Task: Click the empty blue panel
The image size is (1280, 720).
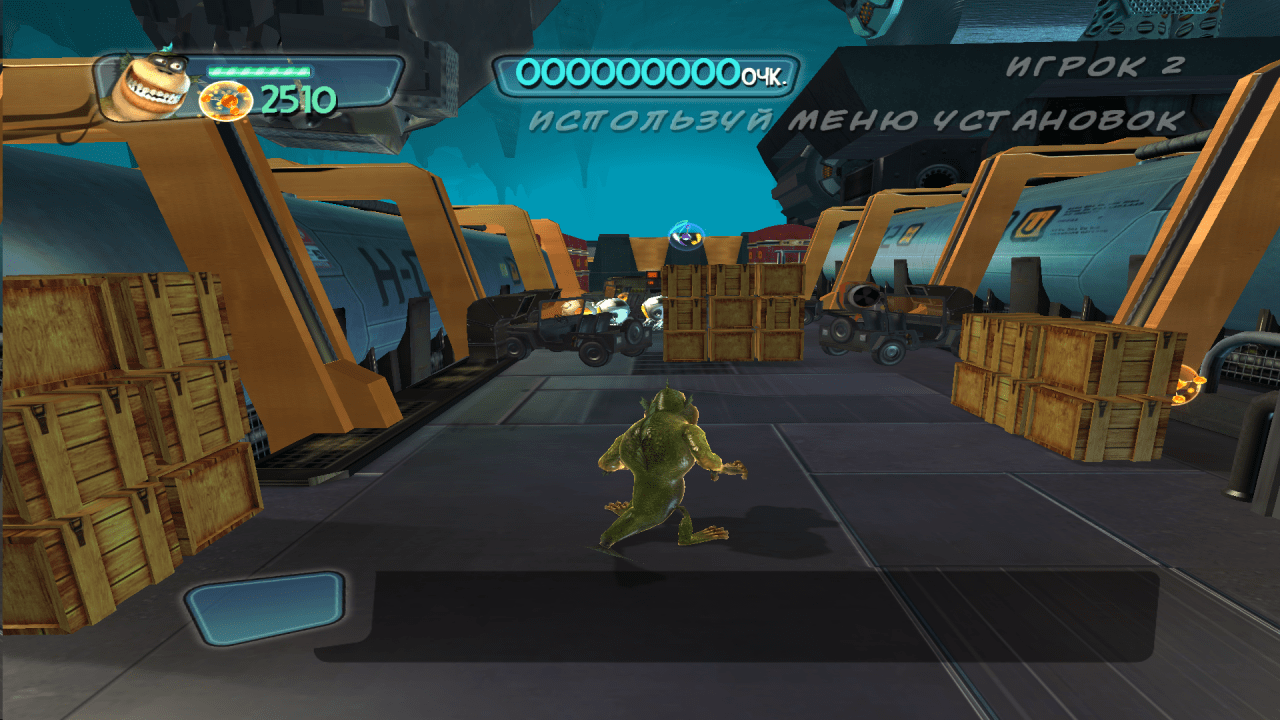Action: (x=265, y=608)
